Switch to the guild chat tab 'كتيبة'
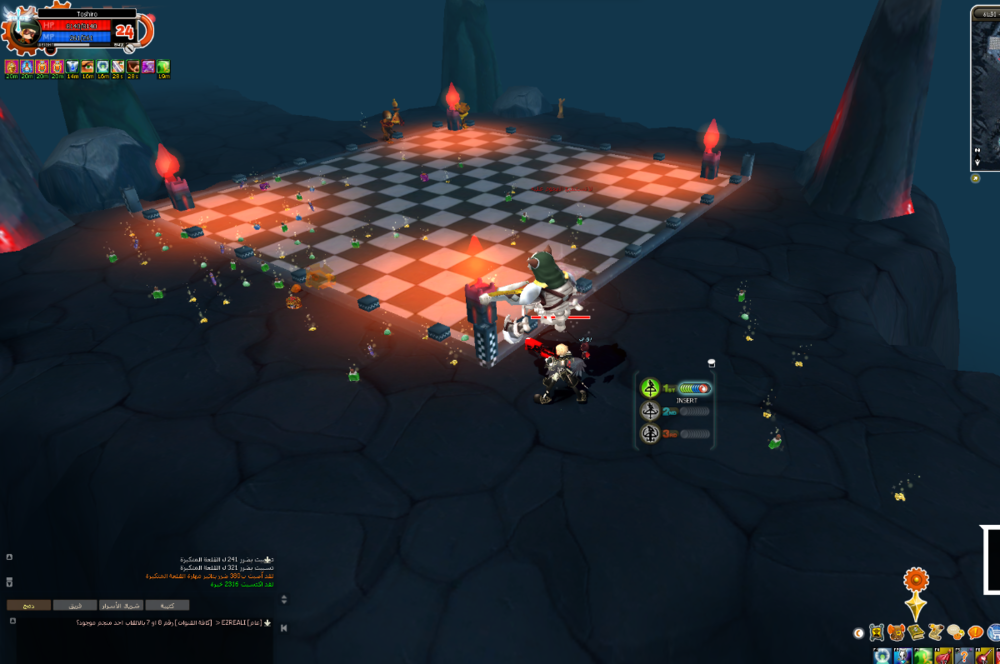This screenshot has width=1000, height=664. [167, 605]
